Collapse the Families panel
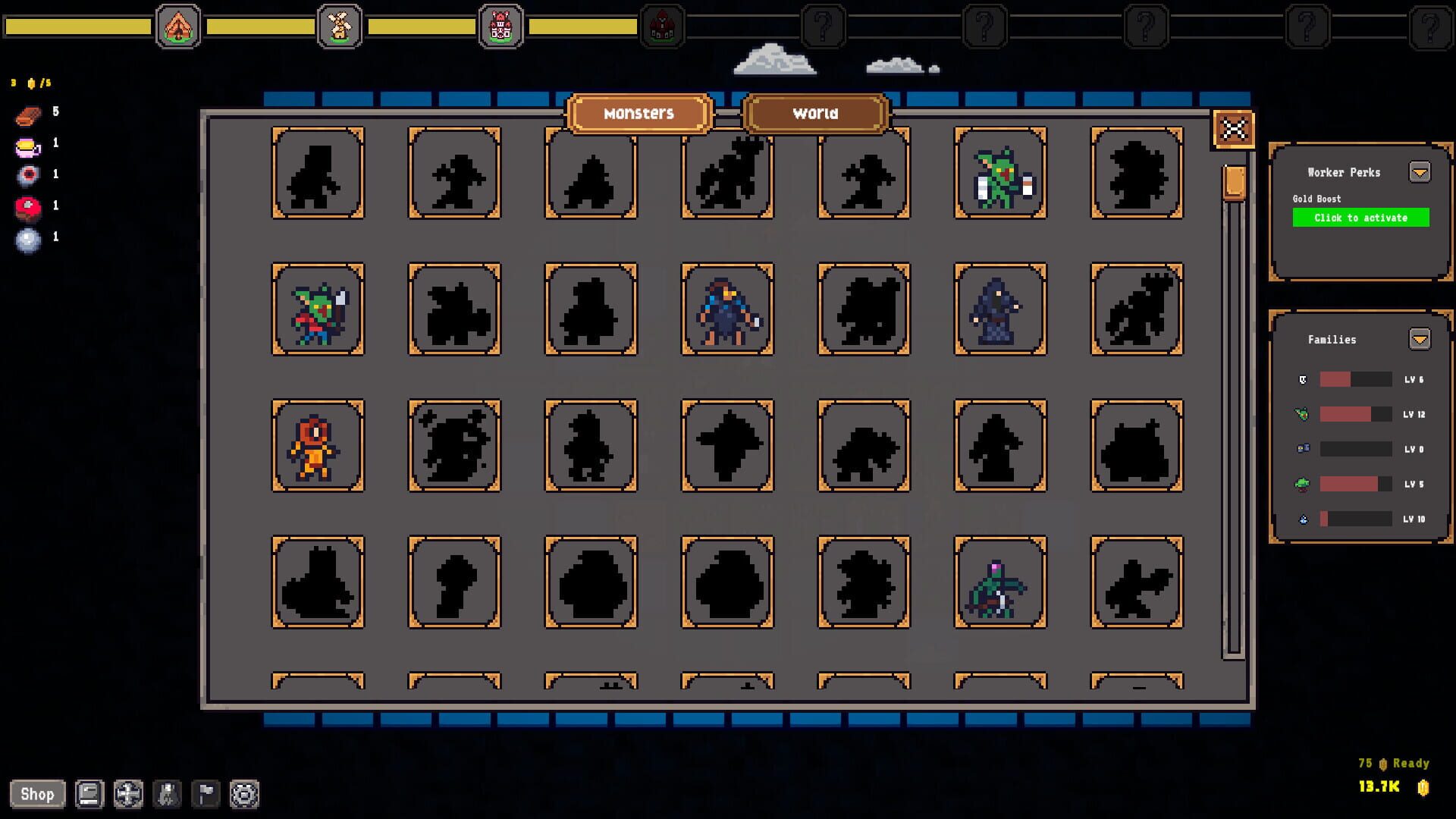This screenshot has height=819, width=1456. coord(1420,339)
